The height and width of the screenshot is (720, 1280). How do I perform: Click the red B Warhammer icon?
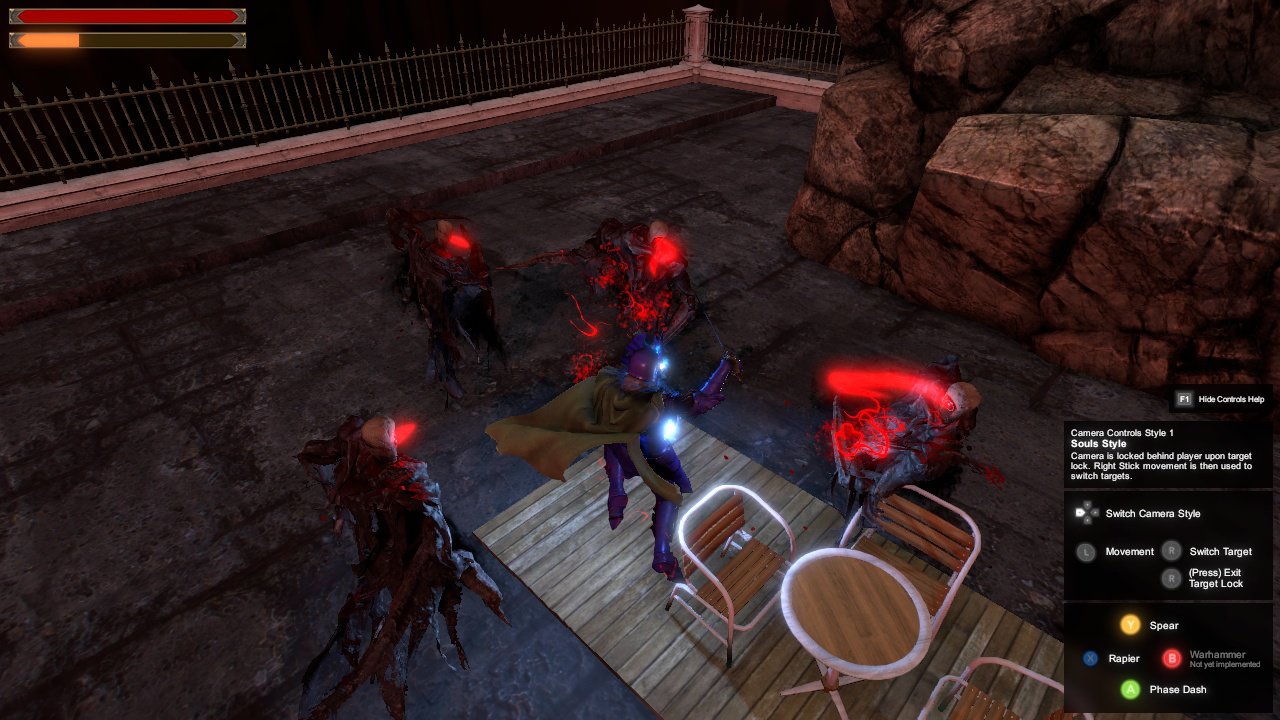(x=1171, y=658)
